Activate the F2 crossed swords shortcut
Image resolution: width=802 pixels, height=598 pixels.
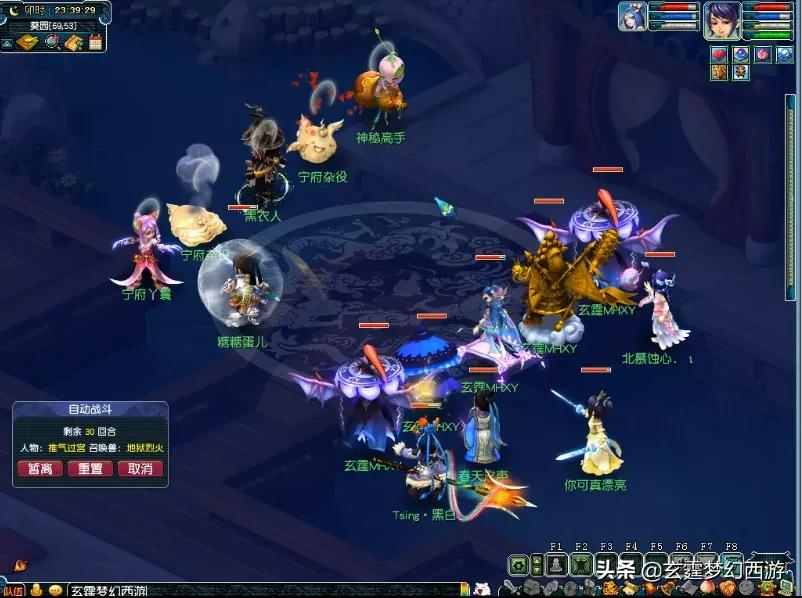pos(580,565)
